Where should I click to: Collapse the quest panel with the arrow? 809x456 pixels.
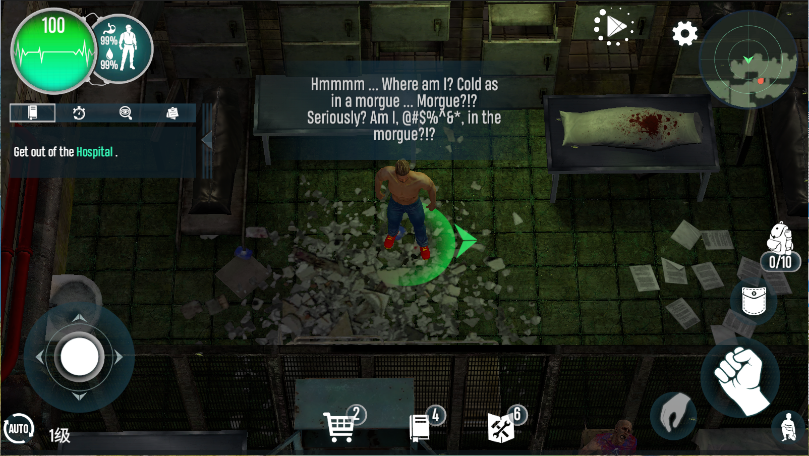click(x=207, y=140)
